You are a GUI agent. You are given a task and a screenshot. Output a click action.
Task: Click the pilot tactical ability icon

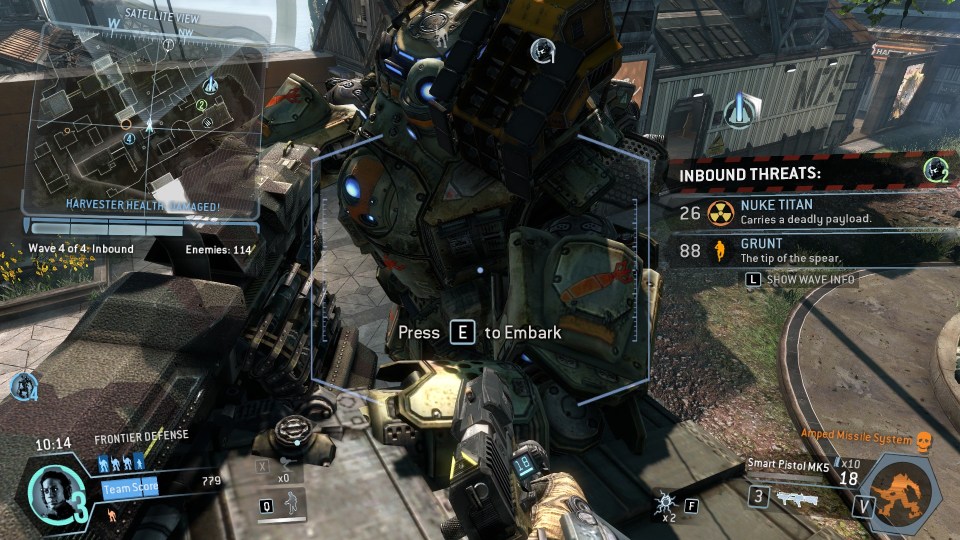[x=289, y=505]
